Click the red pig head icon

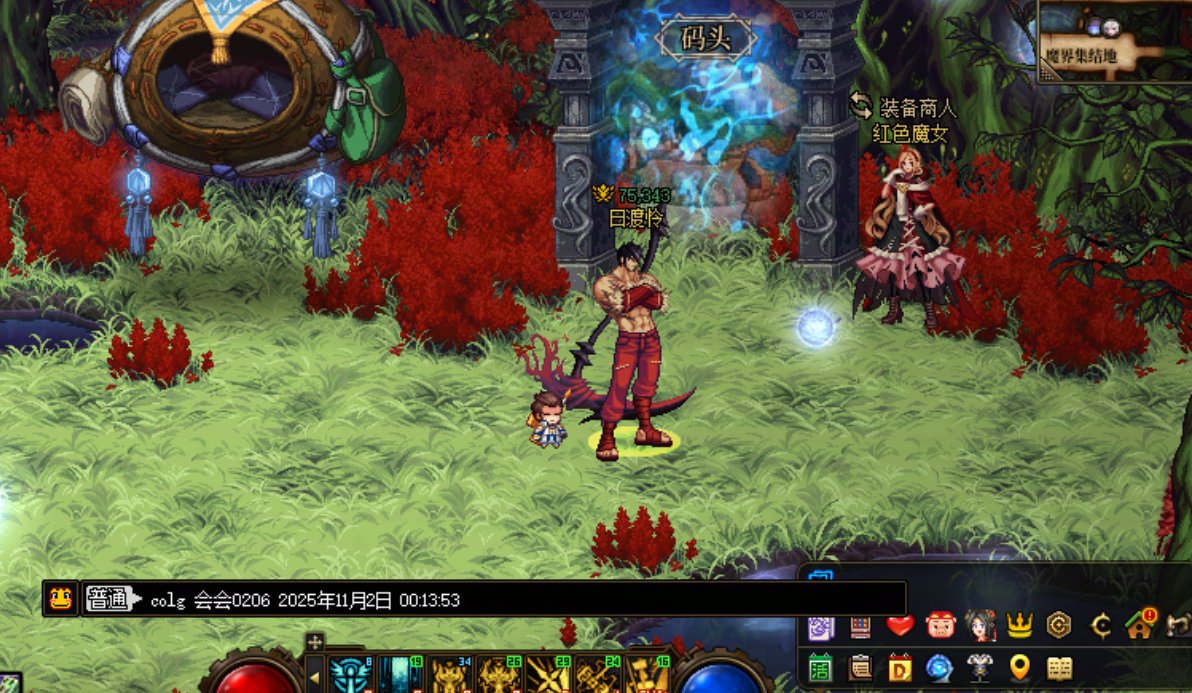tap(940, 626)
